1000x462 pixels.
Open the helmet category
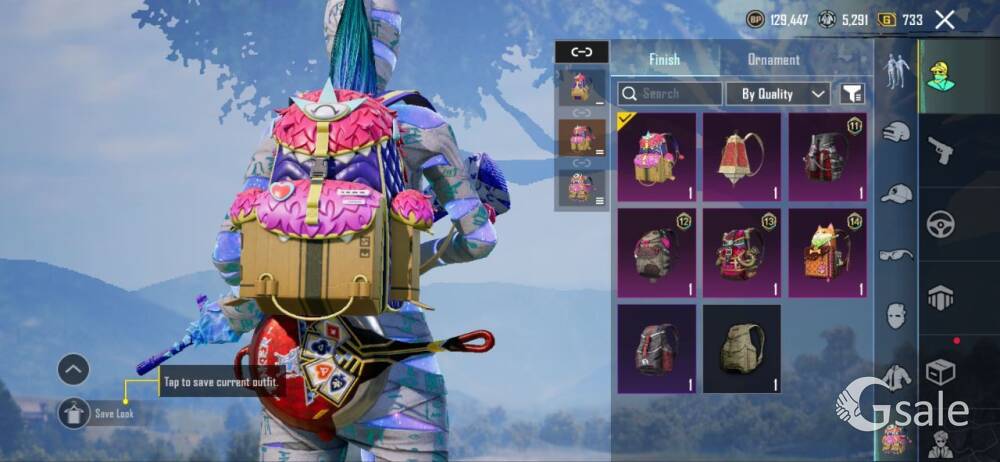point(896,132)
